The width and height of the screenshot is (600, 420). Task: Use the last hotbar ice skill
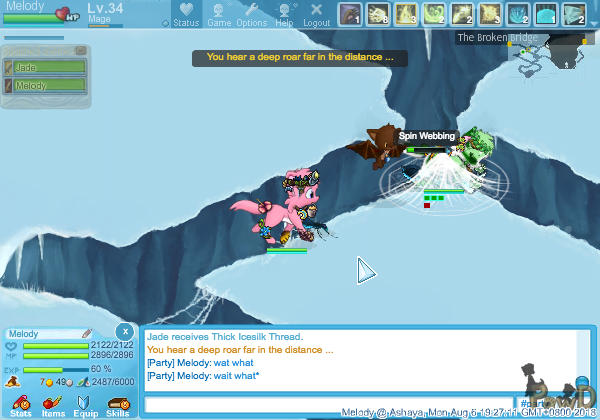[x=574, y=14]
